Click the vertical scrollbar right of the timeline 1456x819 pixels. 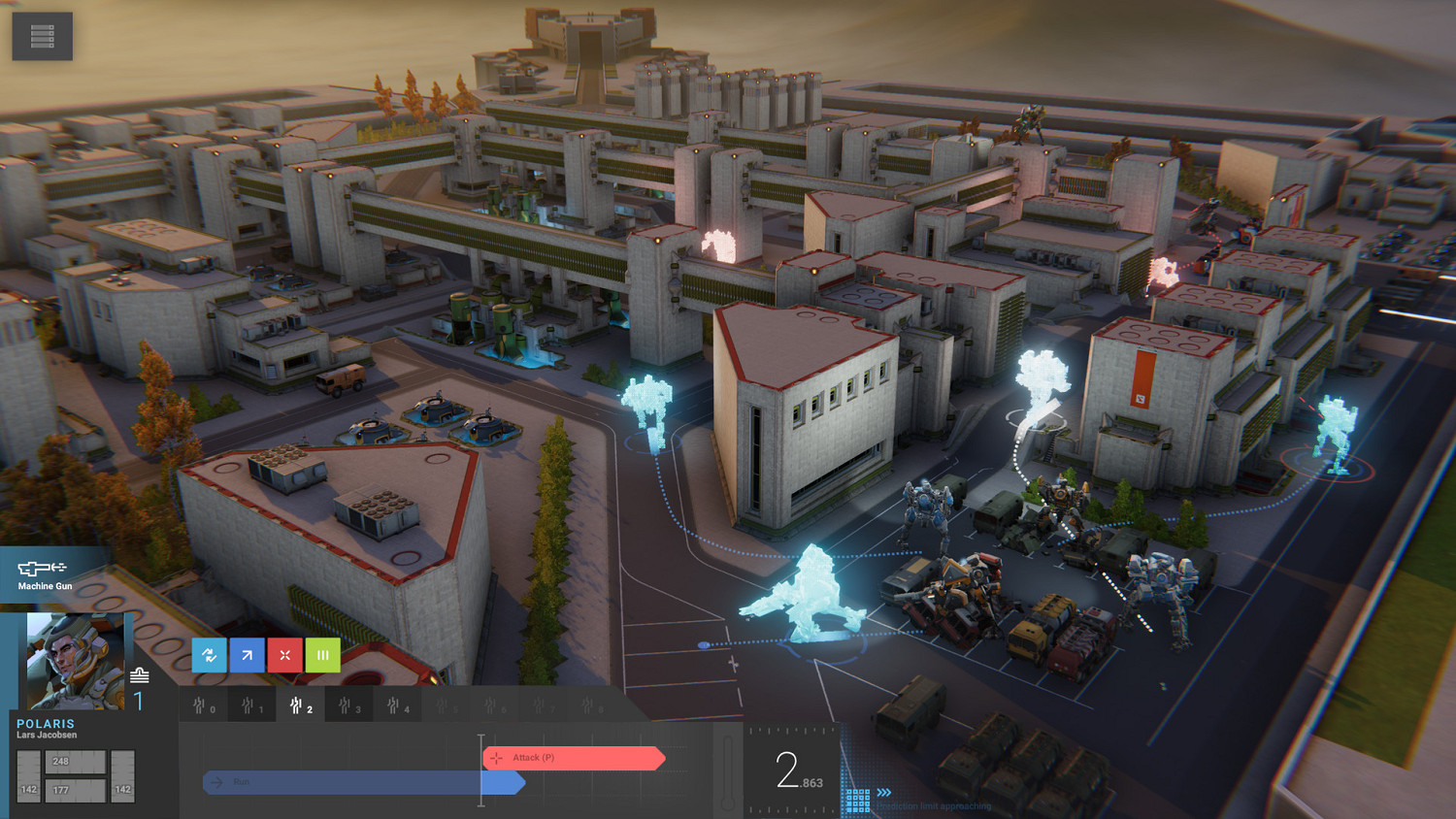click(727, 771)
